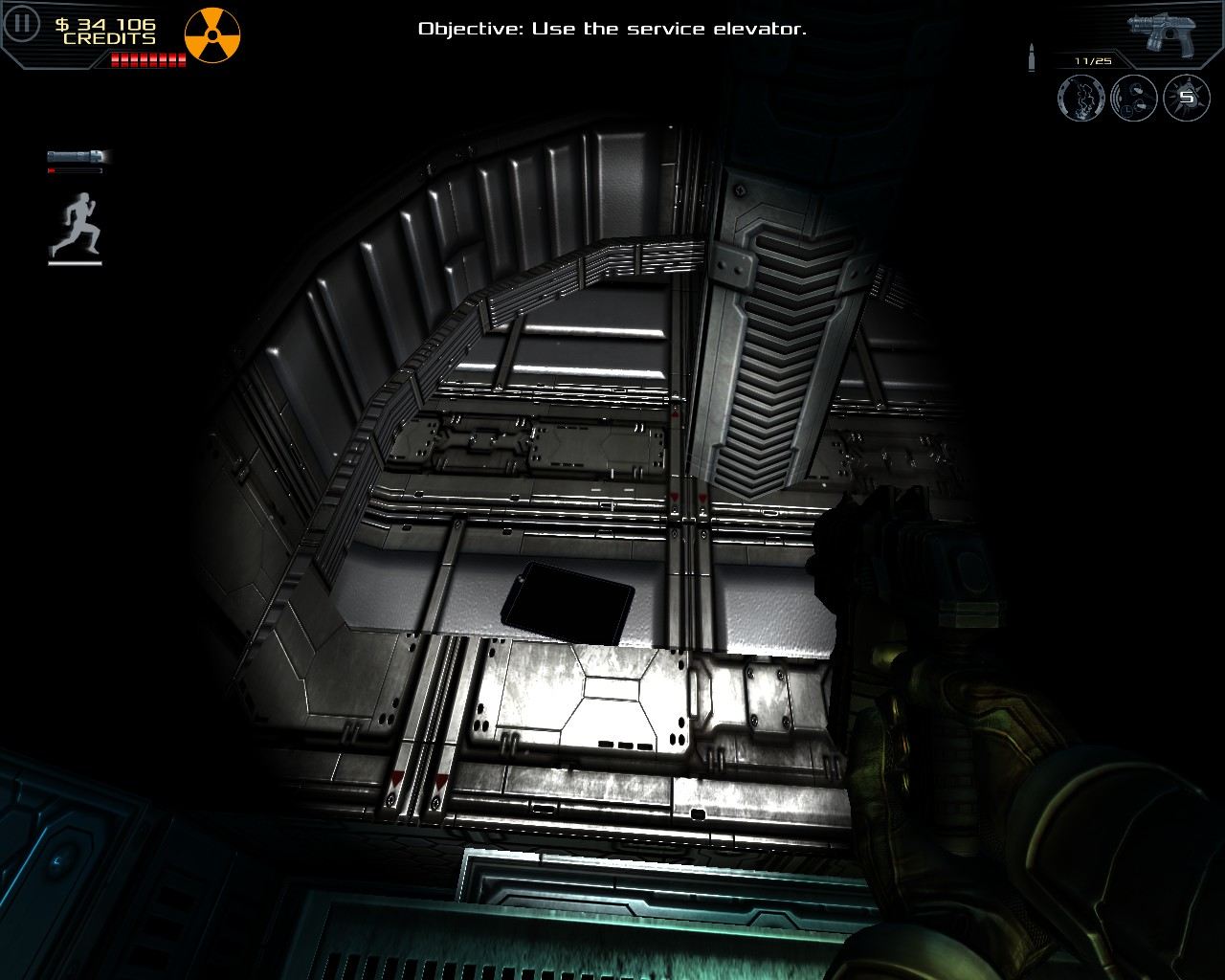Activate the timer ability in the middle circle
This screenshot has height=980, width=1225.
coord(1133,99)
